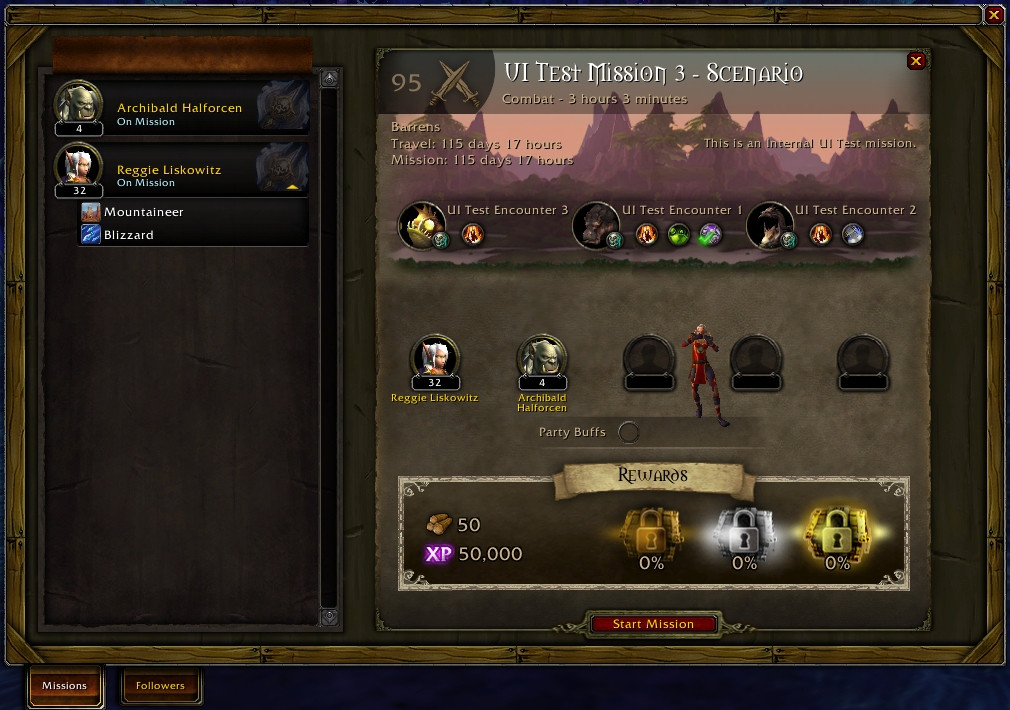Click UI Test Encounter 2 enemy portrait
Image resolution: width=1010 pixels, height=710 pixels.
click(769, 225)
